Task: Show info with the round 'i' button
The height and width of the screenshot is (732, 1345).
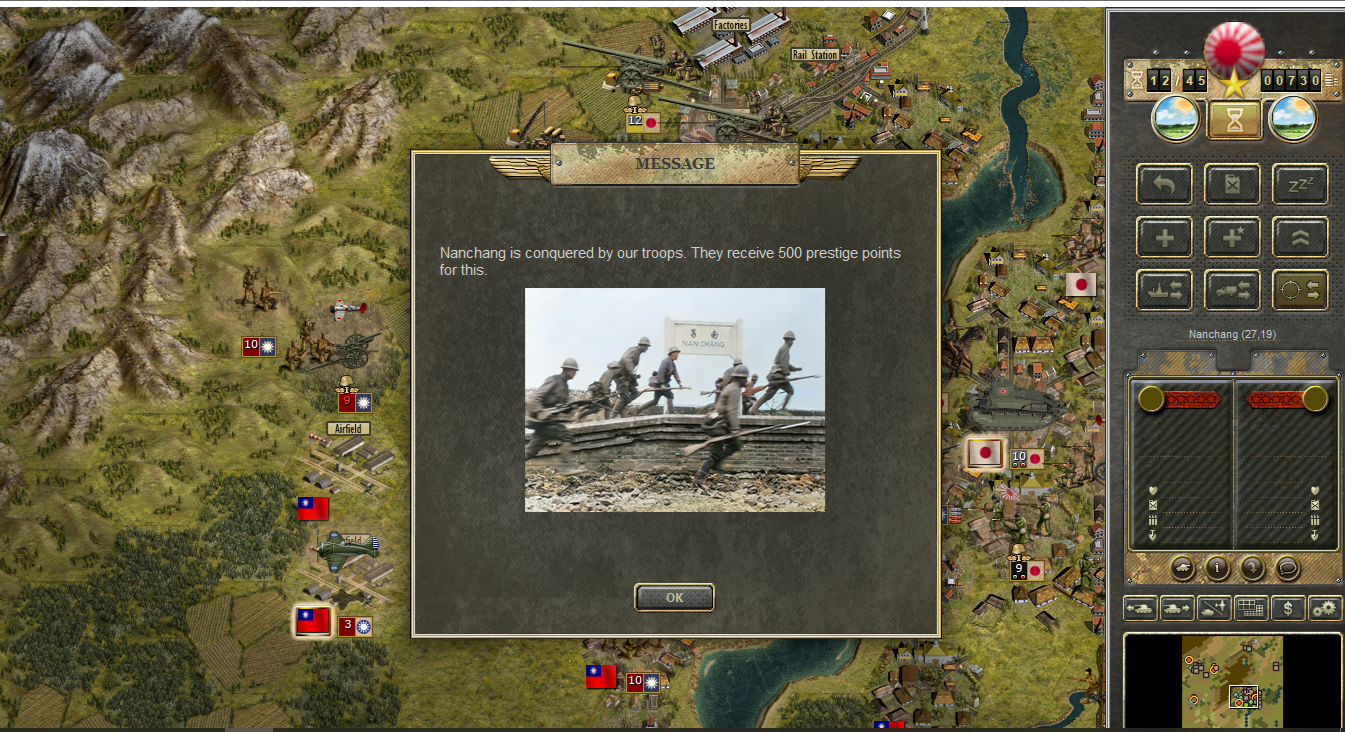Action: (1217, 568)
